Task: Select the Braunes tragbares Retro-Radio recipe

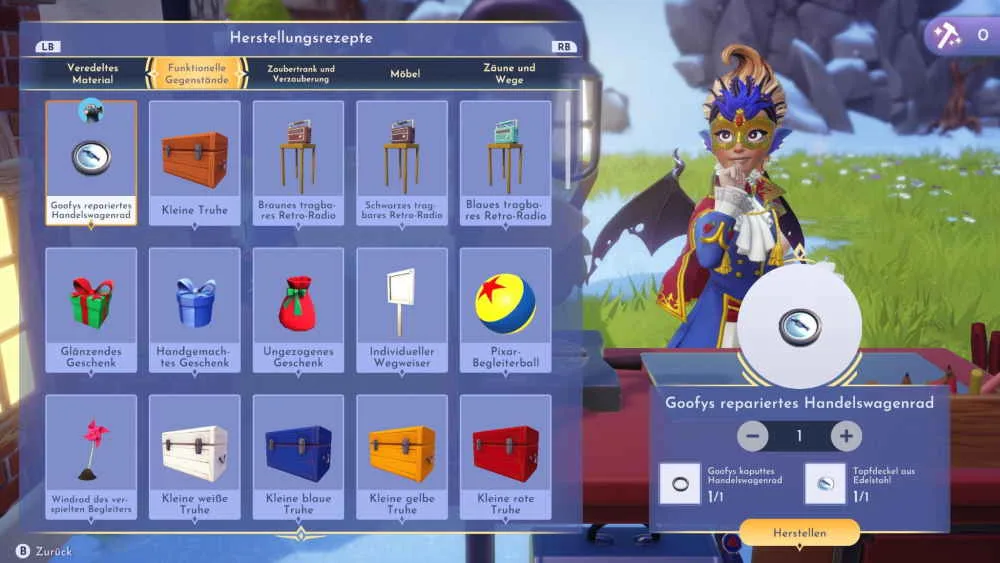Action: [x=298, y=163]
